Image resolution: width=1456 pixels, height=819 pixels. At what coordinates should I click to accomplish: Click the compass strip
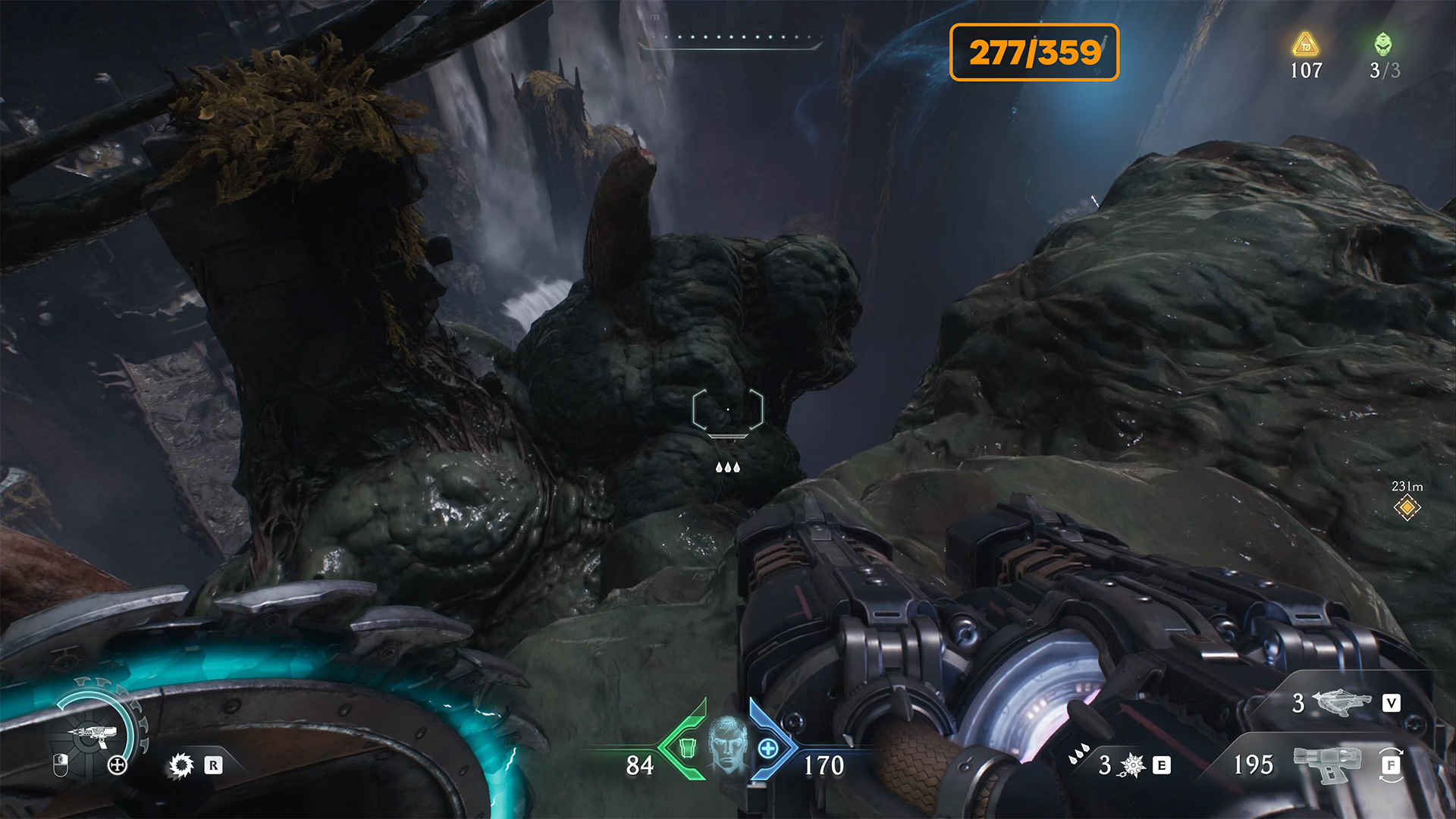(730, 41)
